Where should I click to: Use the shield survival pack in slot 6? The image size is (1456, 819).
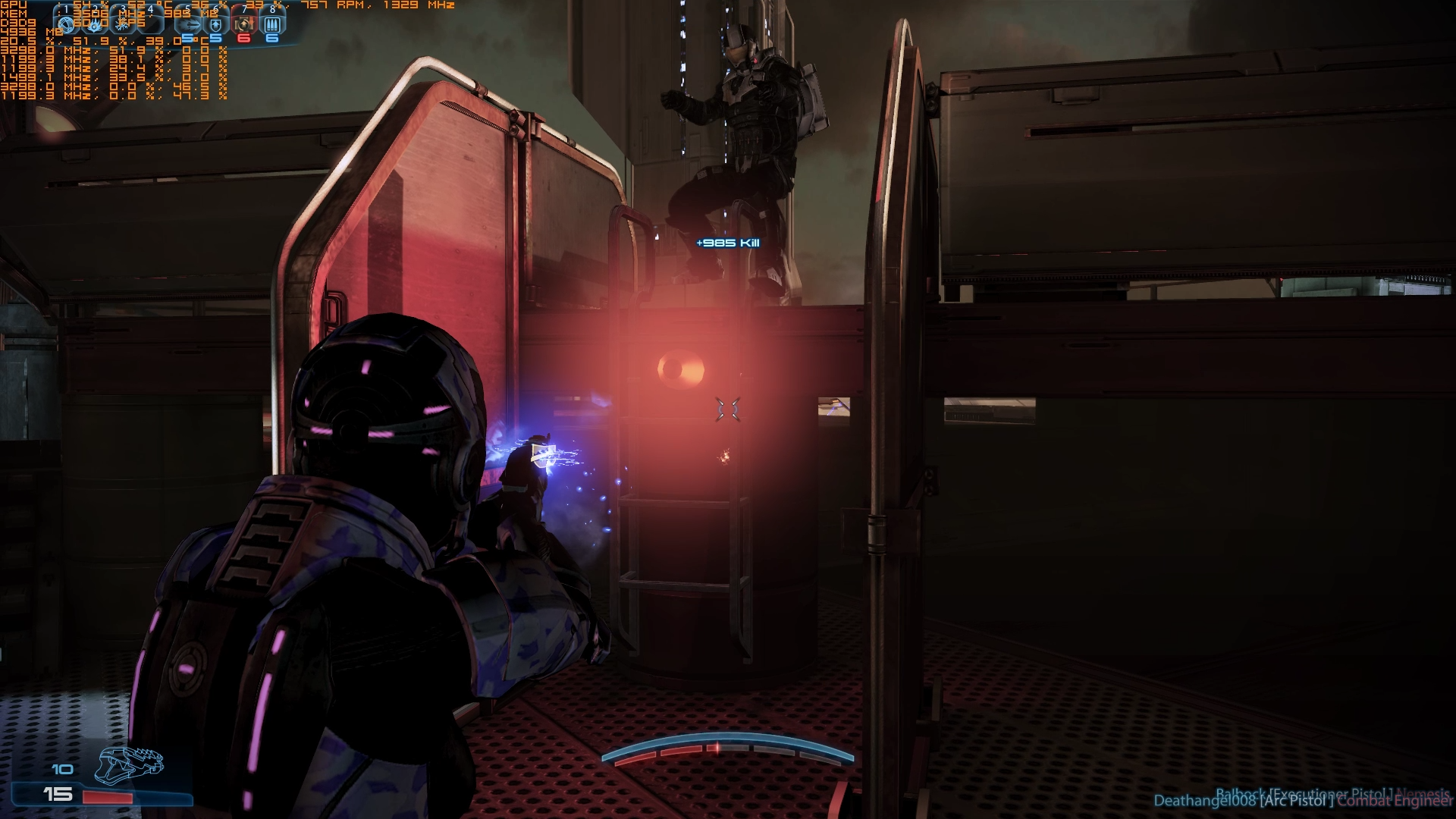click(216, 24)
